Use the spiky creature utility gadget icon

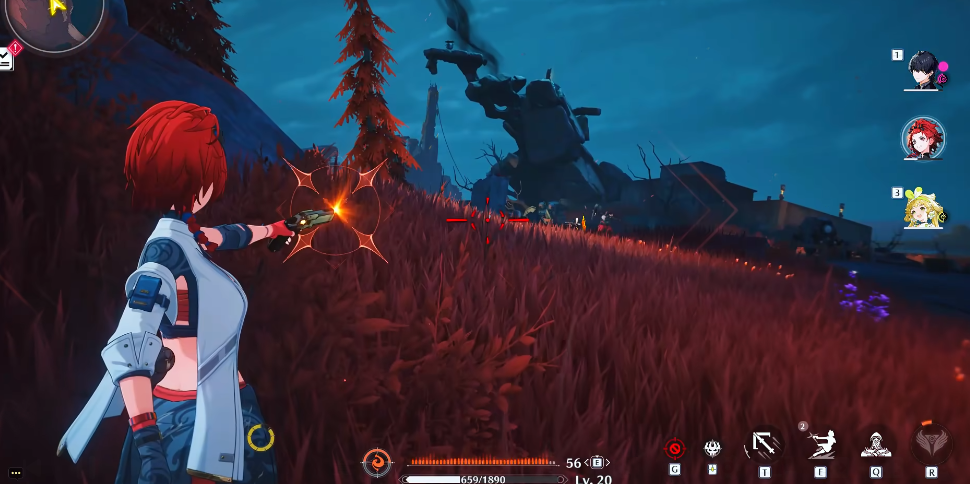[713, 448]
